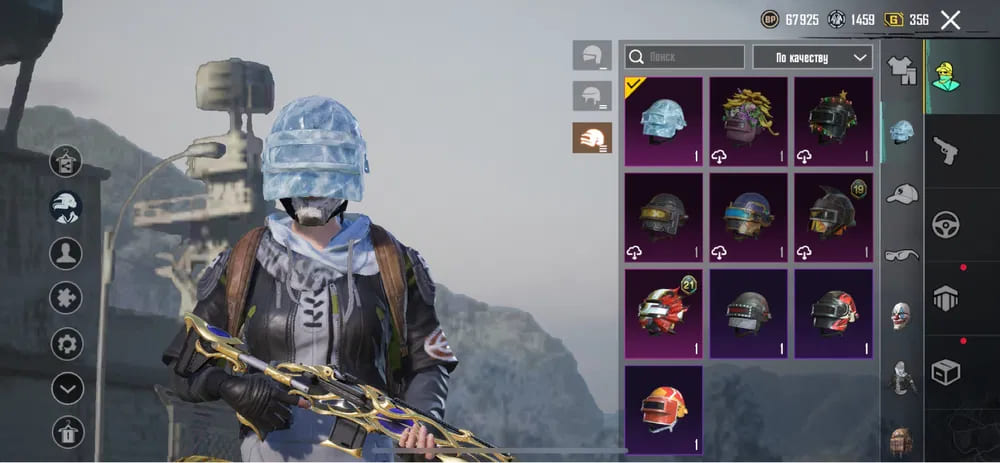
Task: Select the Christmas-lights helmet with star
Action: coord(833,121)
